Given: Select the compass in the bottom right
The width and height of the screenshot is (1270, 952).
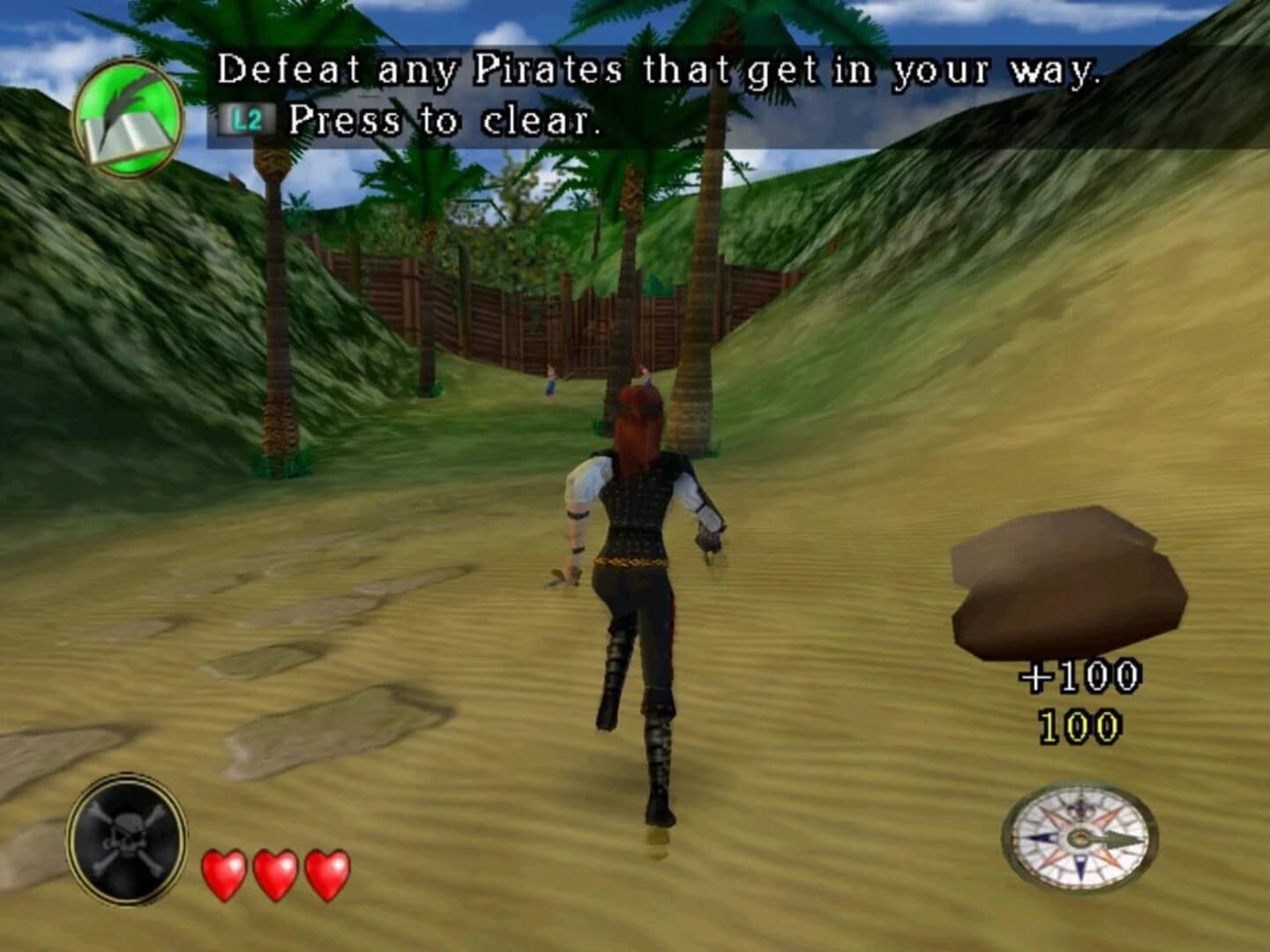Looking at the screenshot, I should coord(1078,839).
